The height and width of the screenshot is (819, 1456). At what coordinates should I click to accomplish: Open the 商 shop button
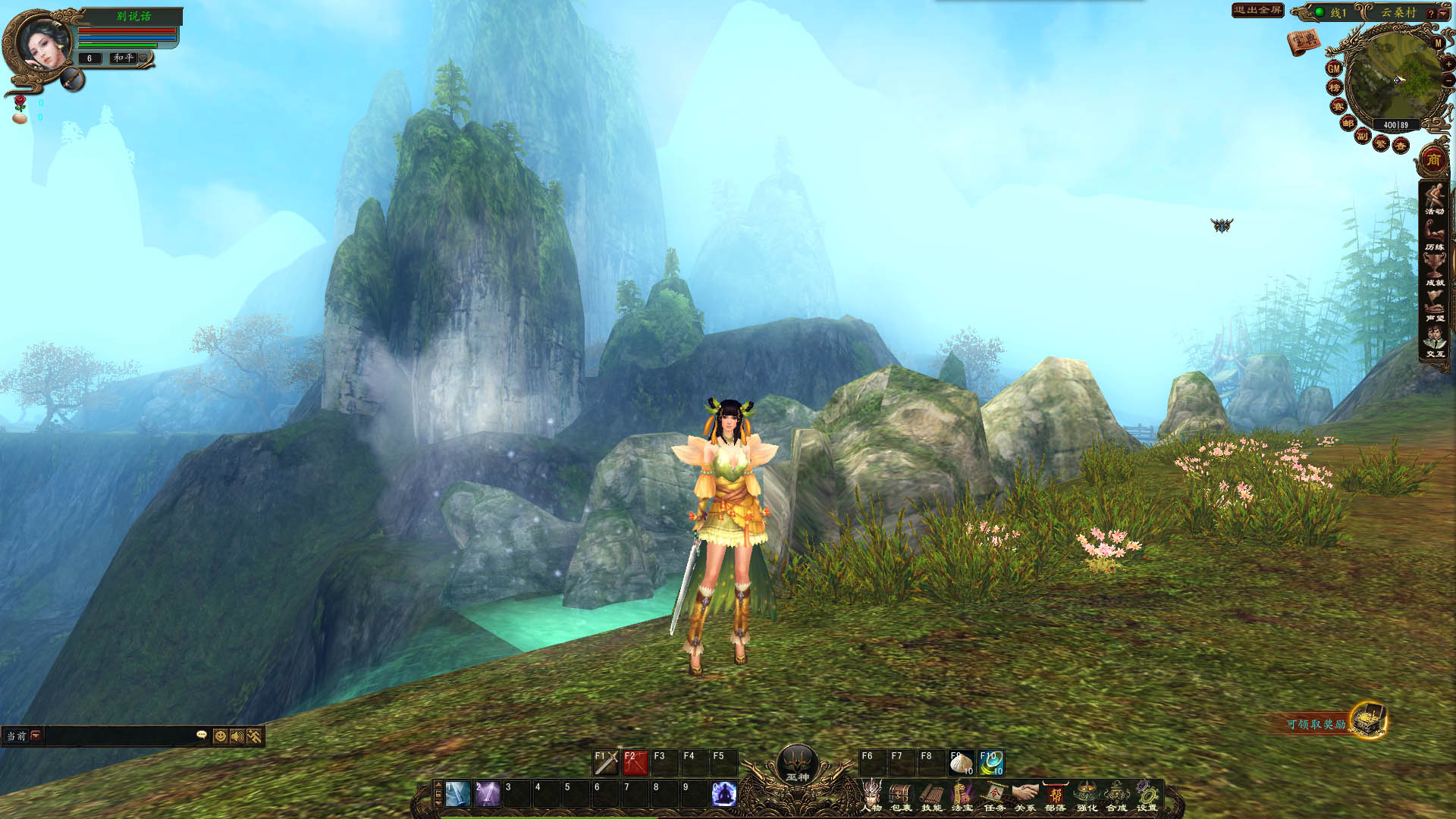click(x=1433, y=159)
